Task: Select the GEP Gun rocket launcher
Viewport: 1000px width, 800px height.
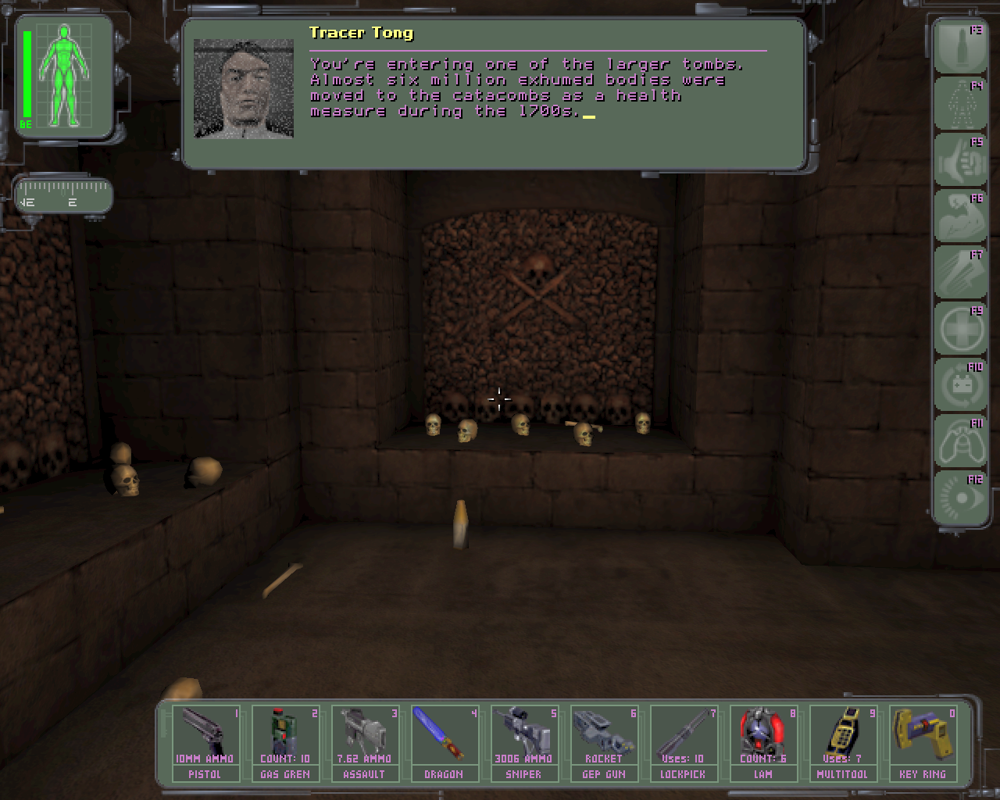Action: click(x=604, y=742)
